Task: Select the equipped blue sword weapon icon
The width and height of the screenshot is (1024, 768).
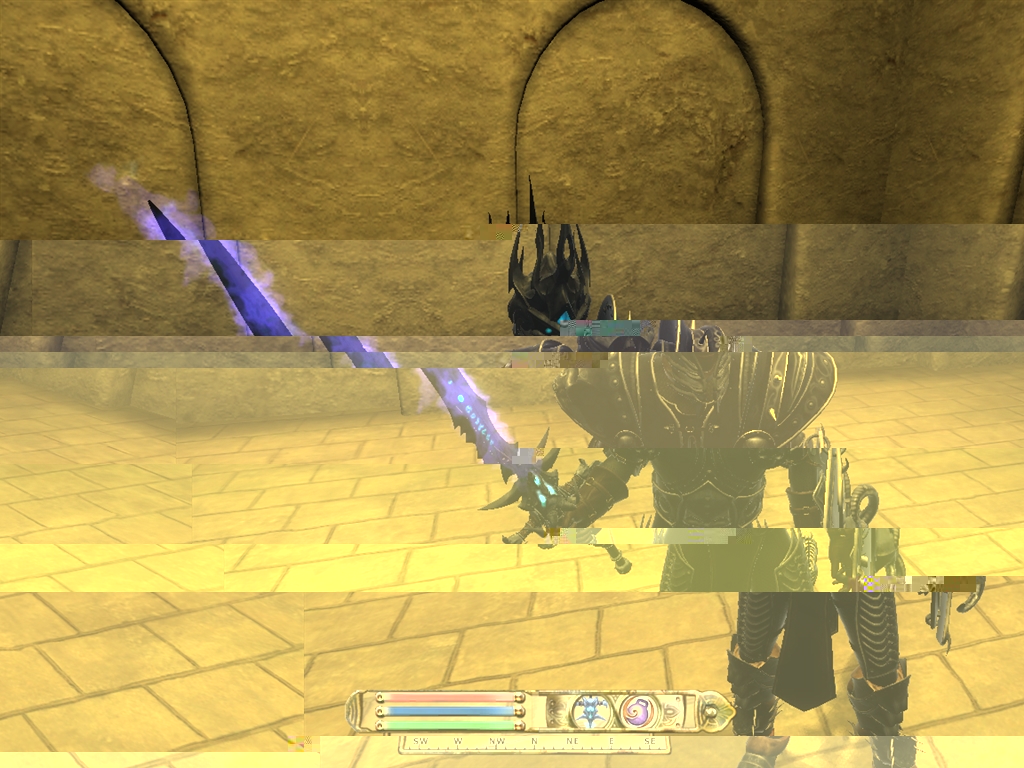Action: pos(590,711)
